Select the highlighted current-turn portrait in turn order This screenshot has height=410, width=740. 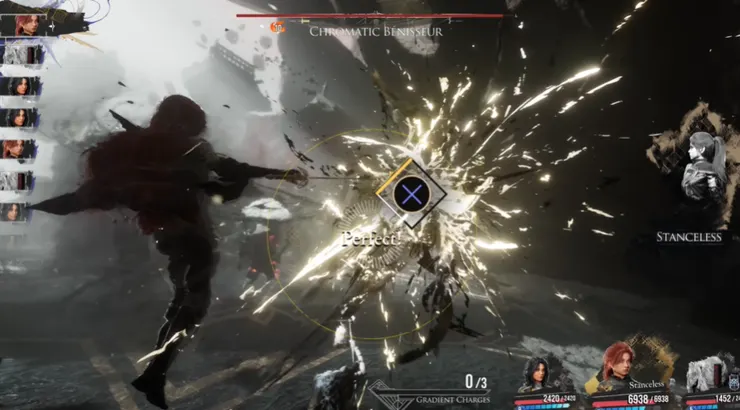pyautogui.click(x=28, y=23)
